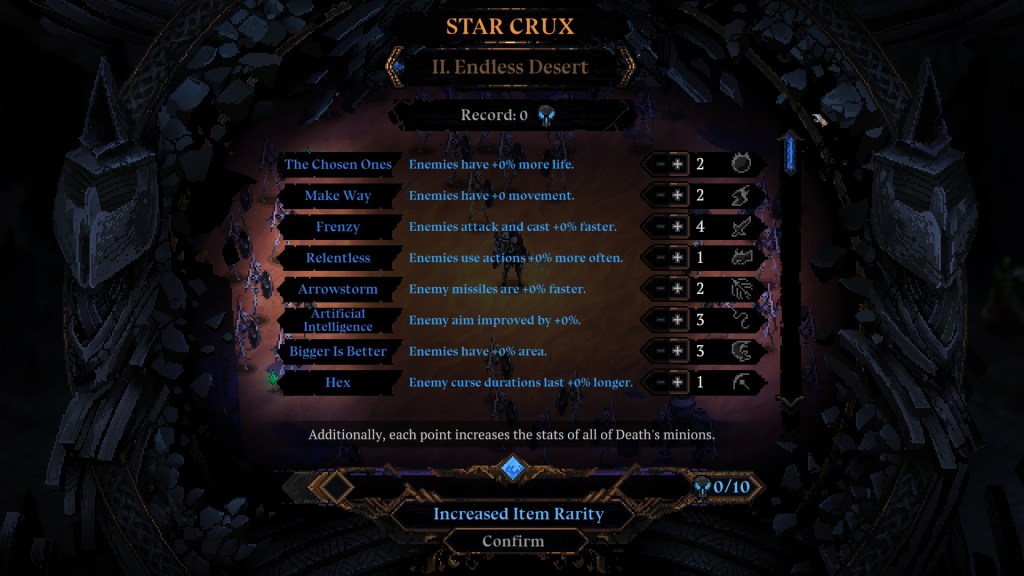Add a point to Bigger Is Better
This screenshot has height=576, width=1024.
point(678,351)
